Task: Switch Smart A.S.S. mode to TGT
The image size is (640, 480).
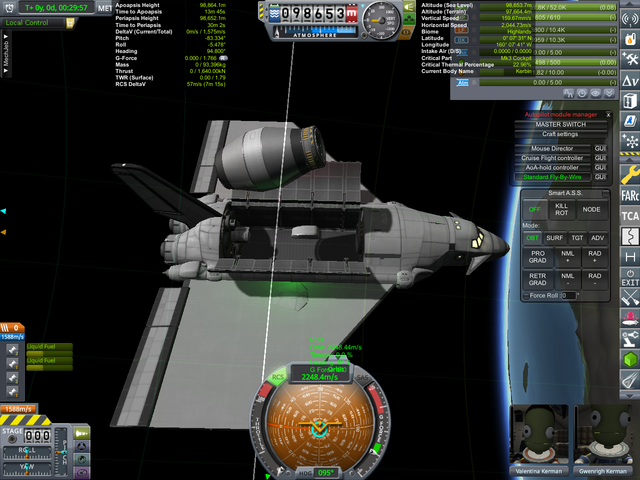Action: [x=576, y=238]
